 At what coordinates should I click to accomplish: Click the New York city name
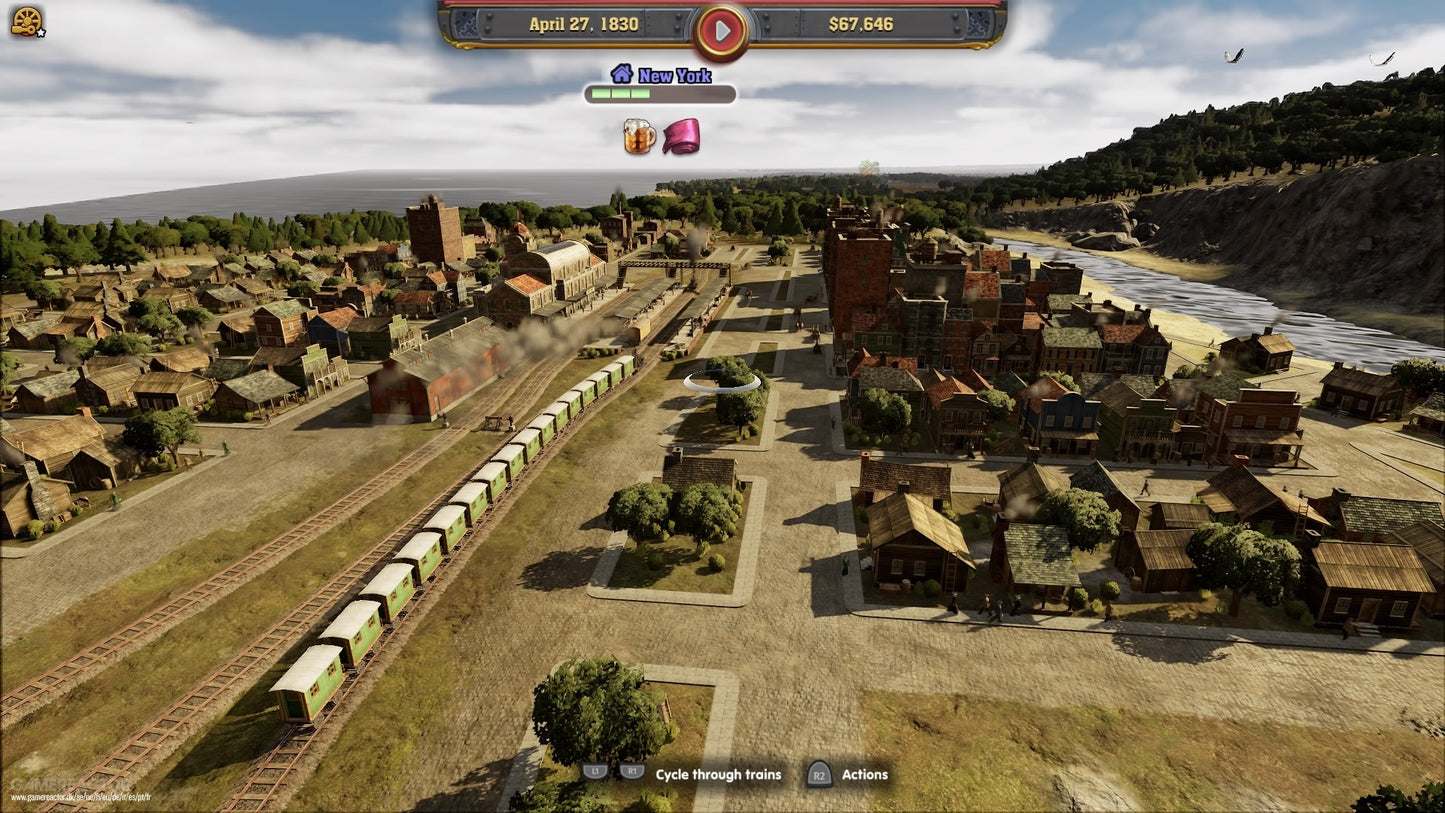675,76
